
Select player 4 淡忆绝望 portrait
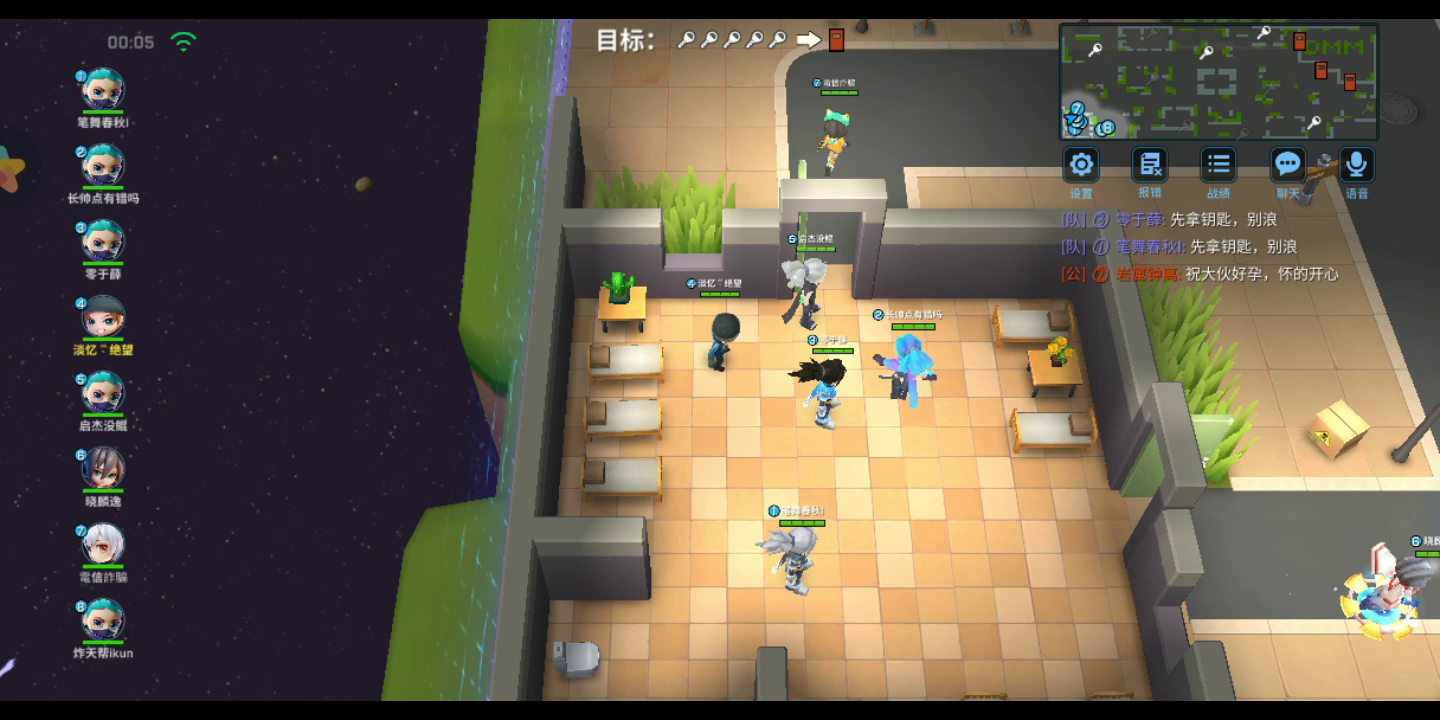click(x=102, y=317)
